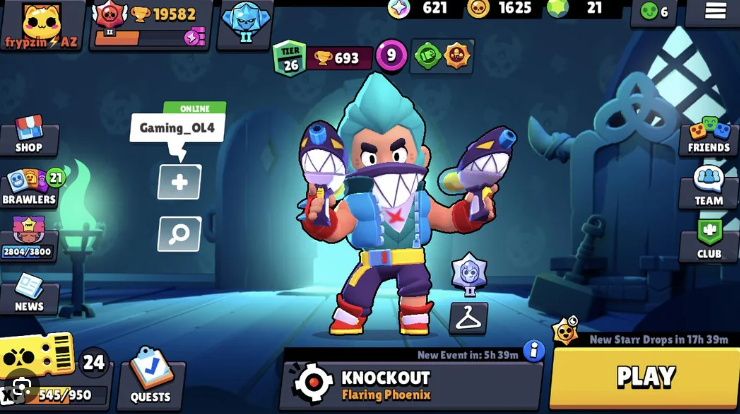
Task: Open the Starr Drops icon above Play
Action: (x=566, y=330)
